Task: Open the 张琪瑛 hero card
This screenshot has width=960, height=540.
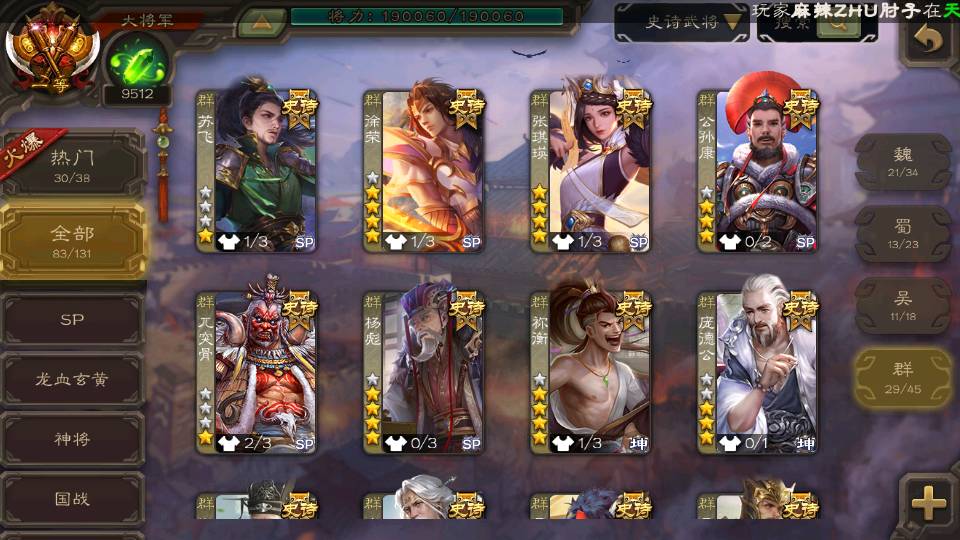Action: (591, 170)
